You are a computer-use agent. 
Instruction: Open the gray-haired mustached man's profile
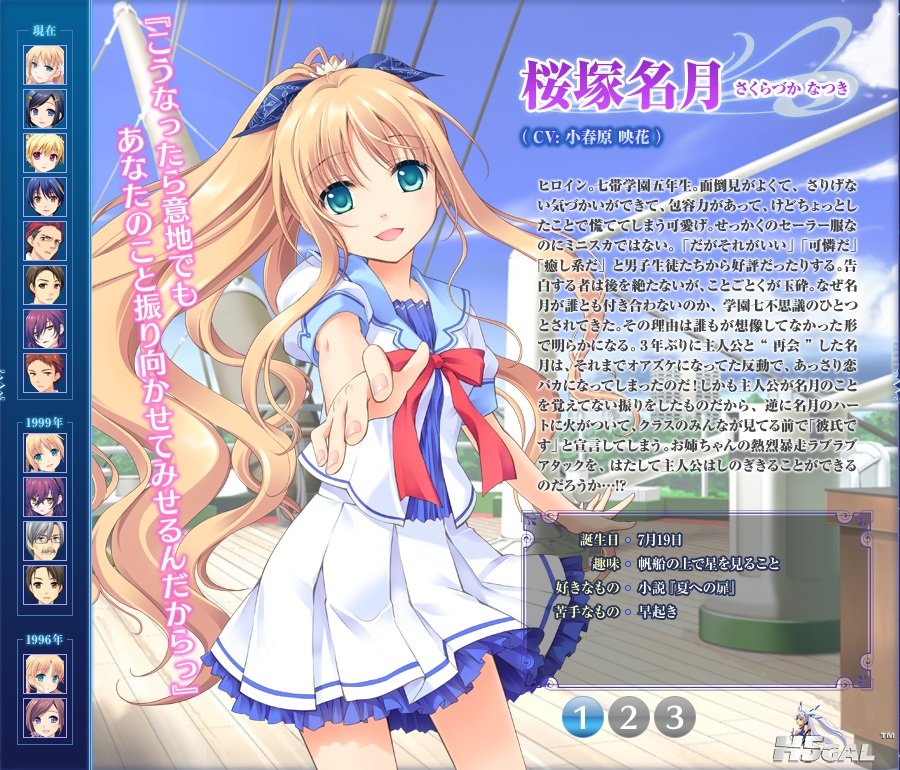45,540
